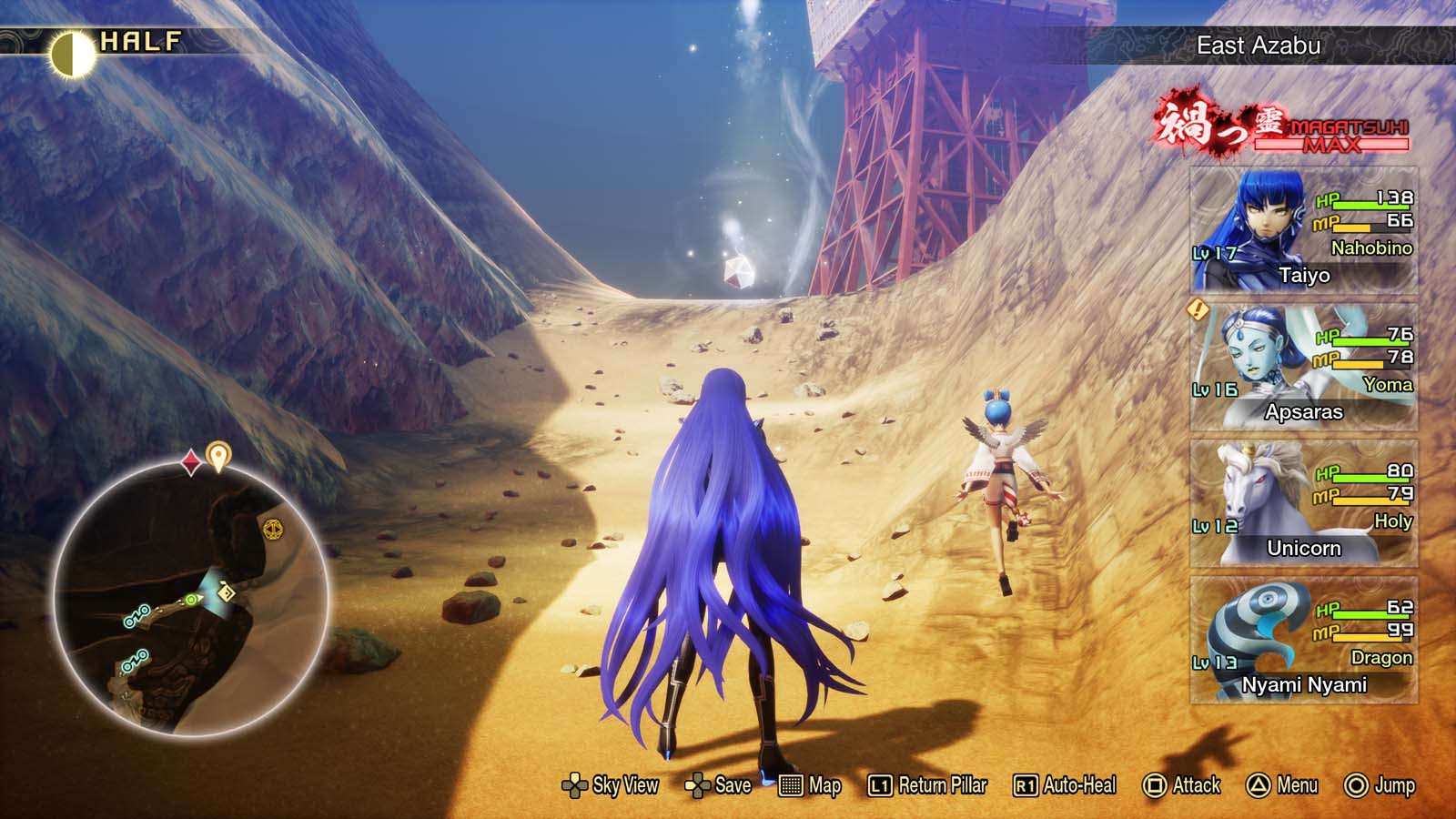Toggle the X Jump prompt
1456x819 pixels.
pos(1355,784)
